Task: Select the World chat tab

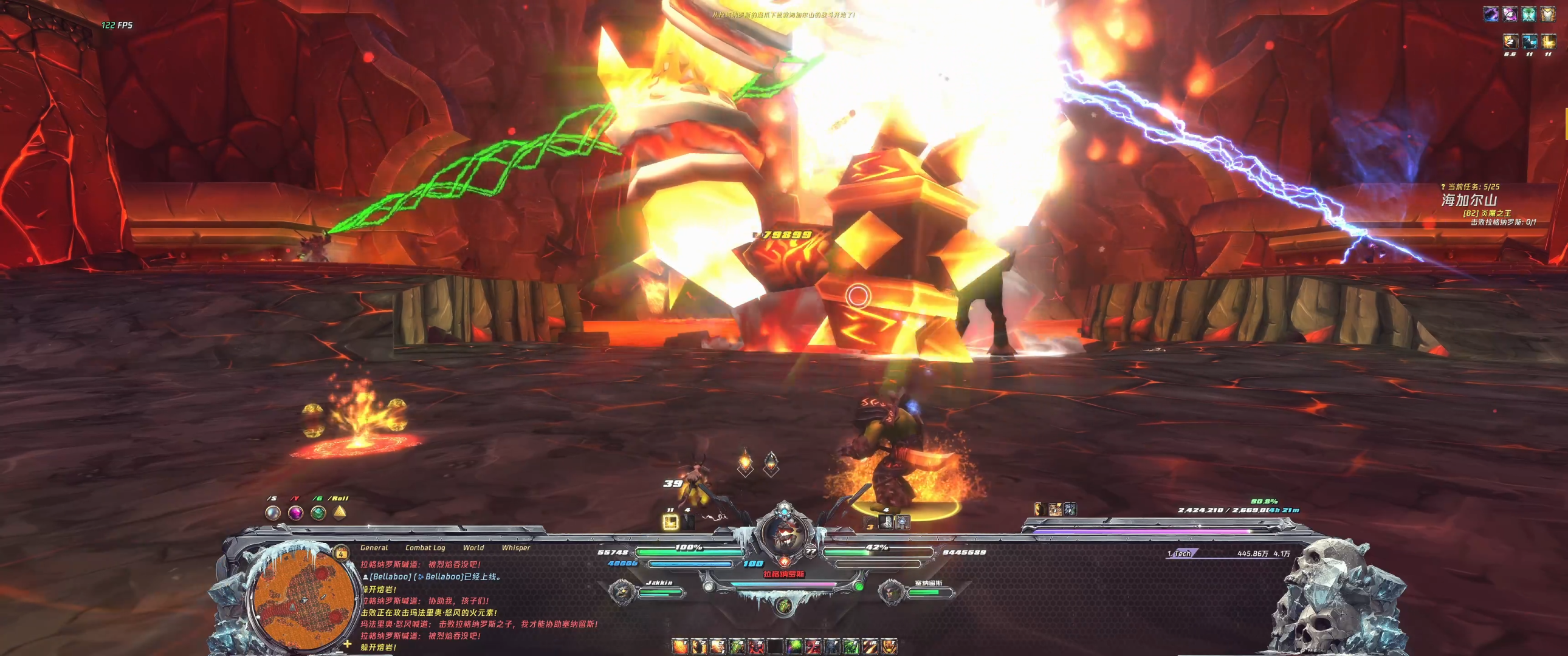Action: [473, 548]
